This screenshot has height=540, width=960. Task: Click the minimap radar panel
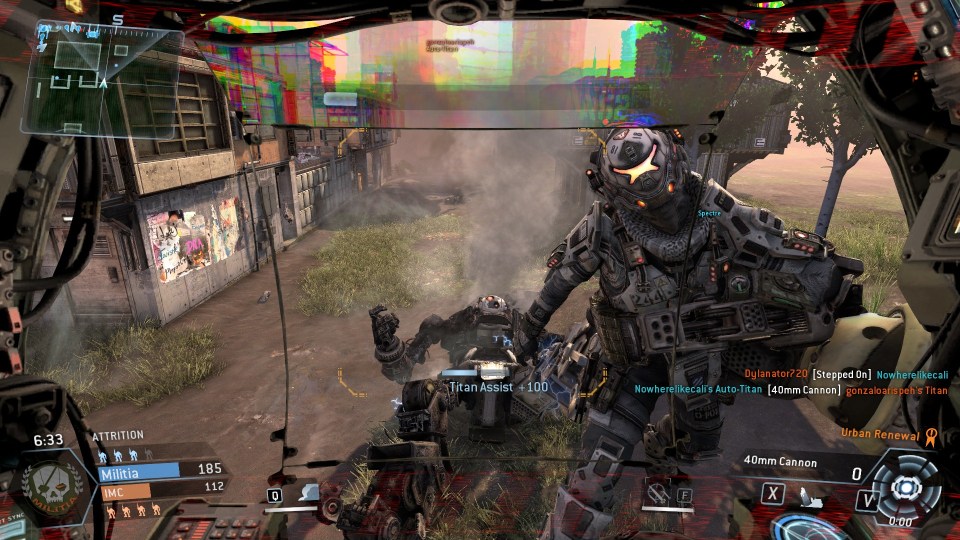pyautogui.click(x=101, y=81)
